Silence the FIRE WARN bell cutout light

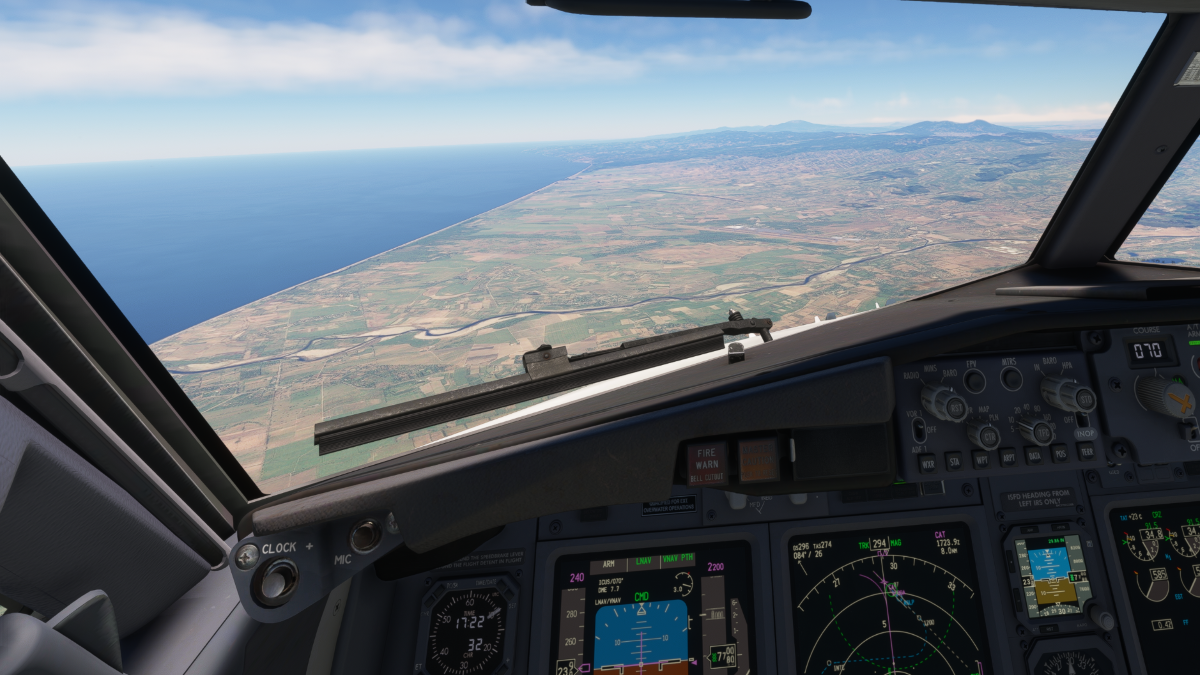707,463
